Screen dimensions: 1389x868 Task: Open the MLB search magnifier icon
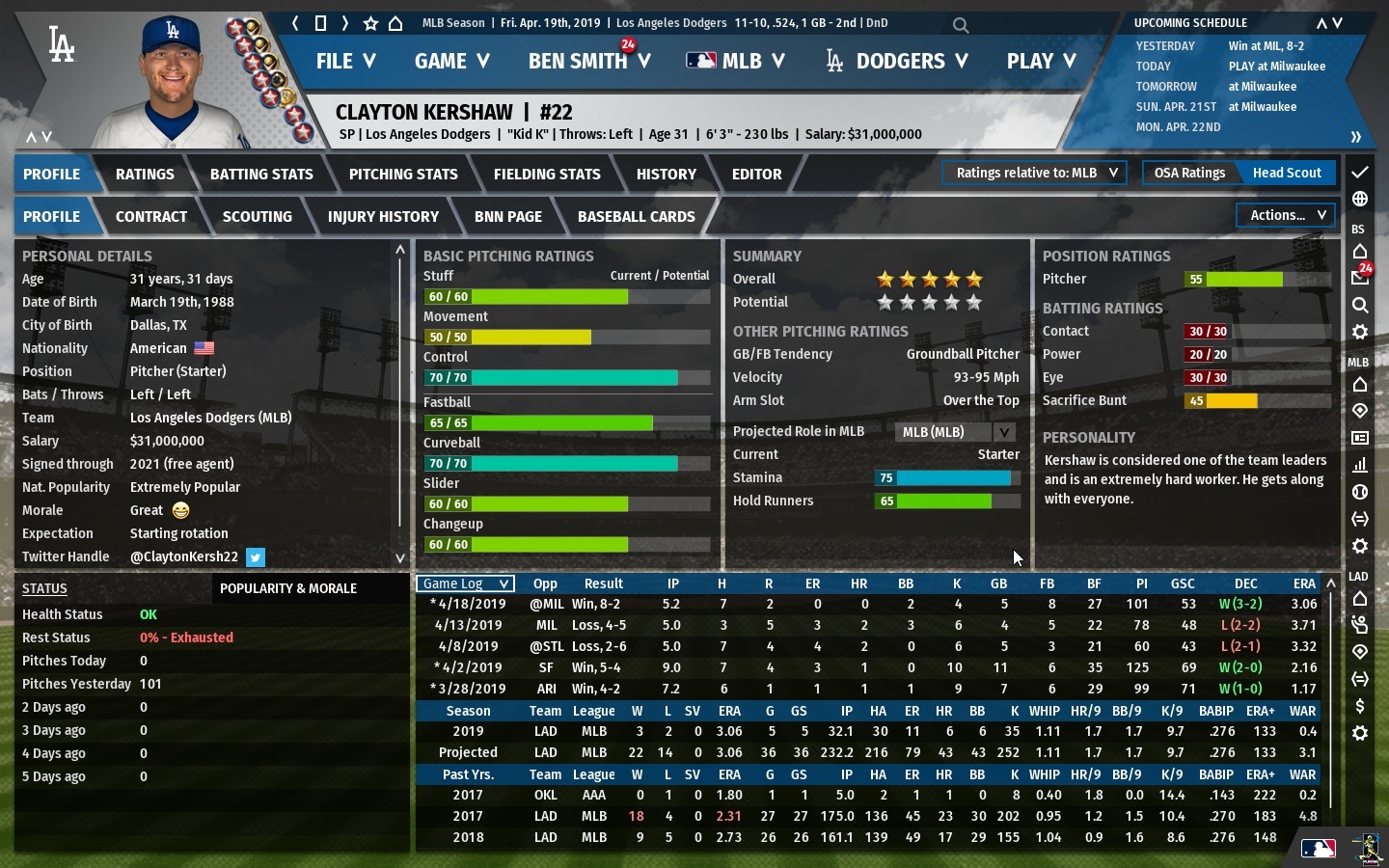(1360, 306)
